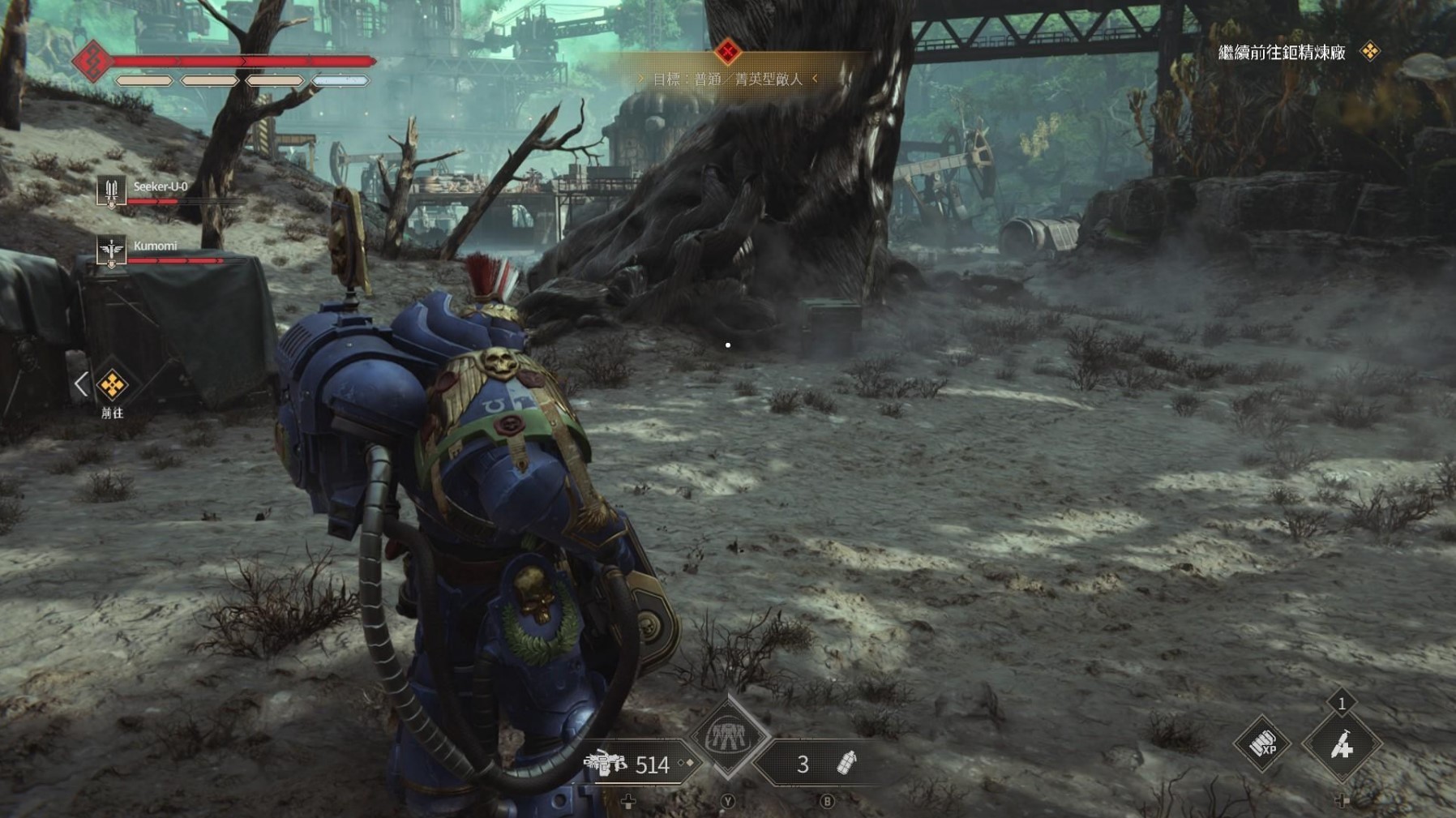Use the stimm injector slot
The image size is (1456, 818).
pos(1341,745)
